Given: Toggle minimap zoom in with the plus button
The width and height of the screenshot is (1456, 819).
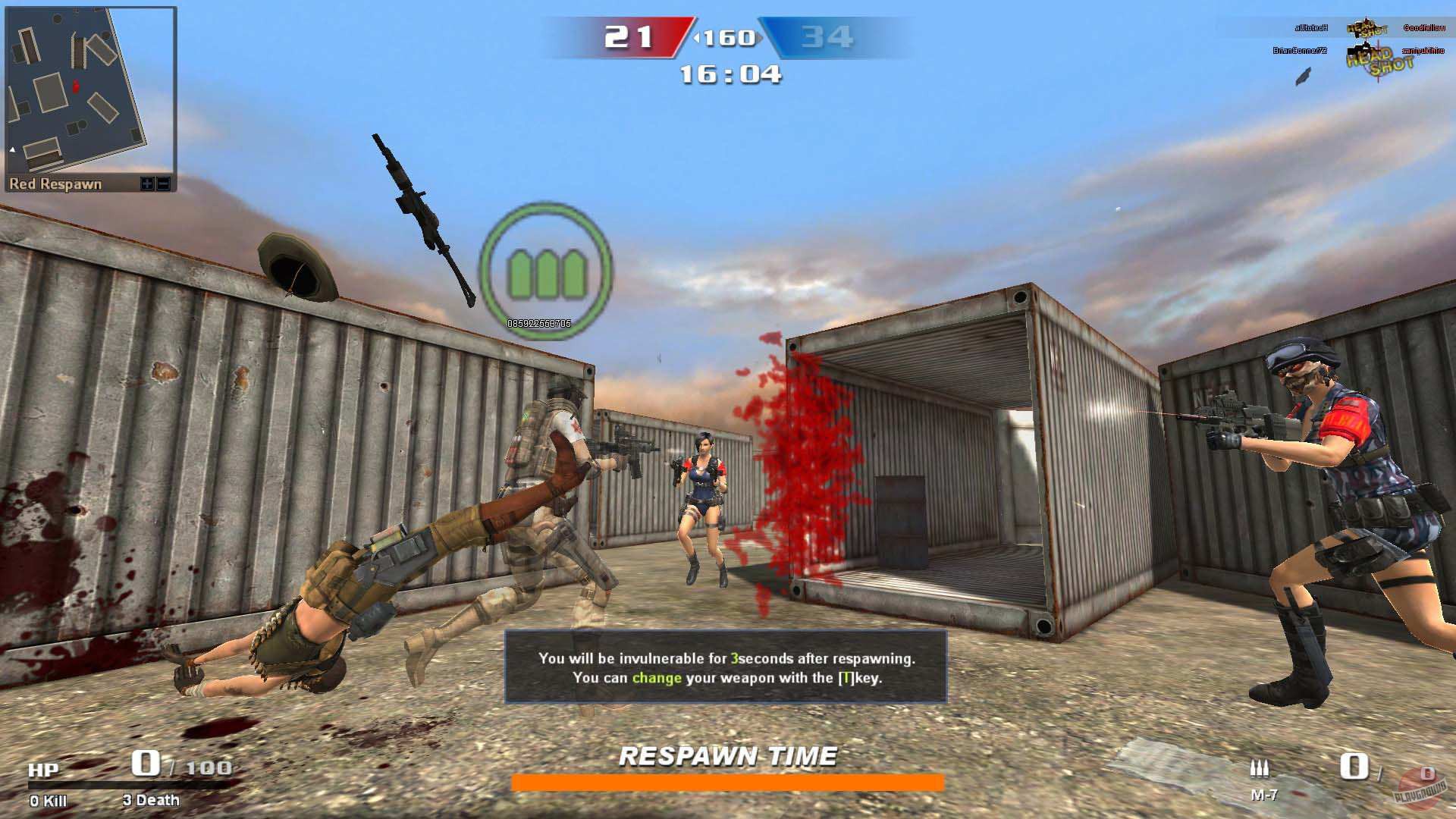Looking at the screenshot, I should click(x=146, y=183).
